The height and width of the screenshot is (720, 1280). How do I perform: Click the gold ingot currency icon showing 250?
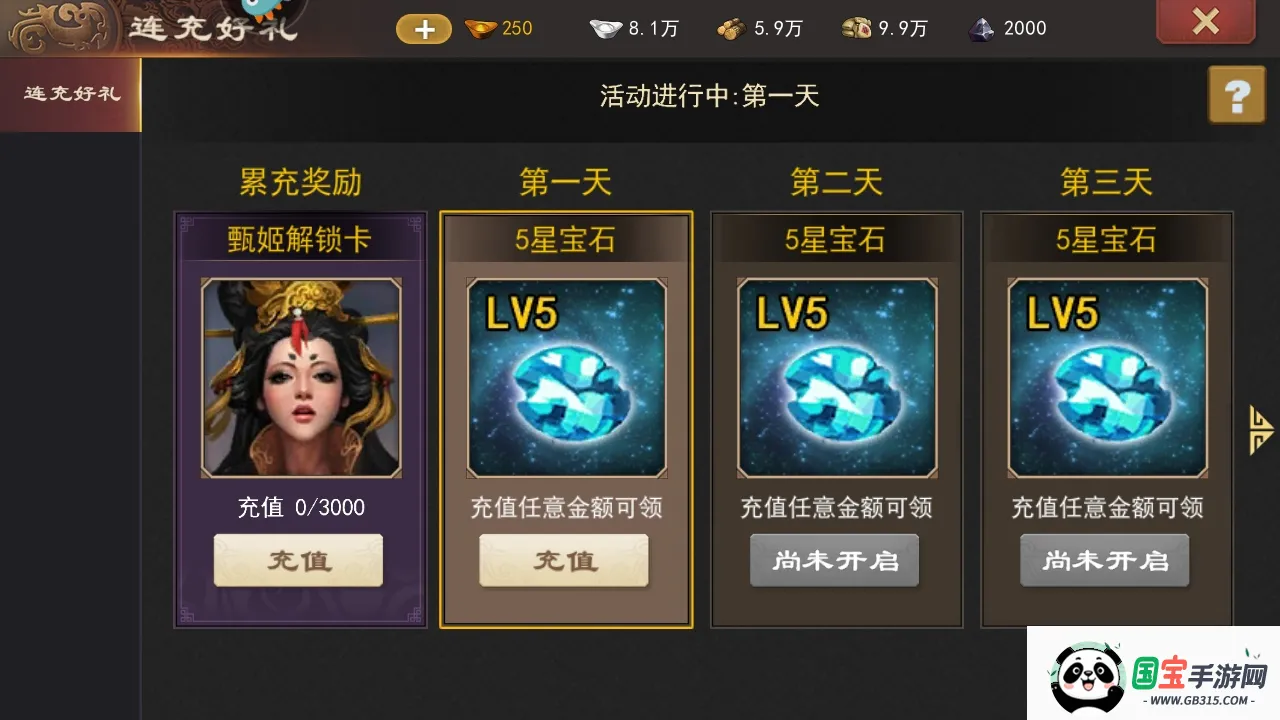coord(480,28)
